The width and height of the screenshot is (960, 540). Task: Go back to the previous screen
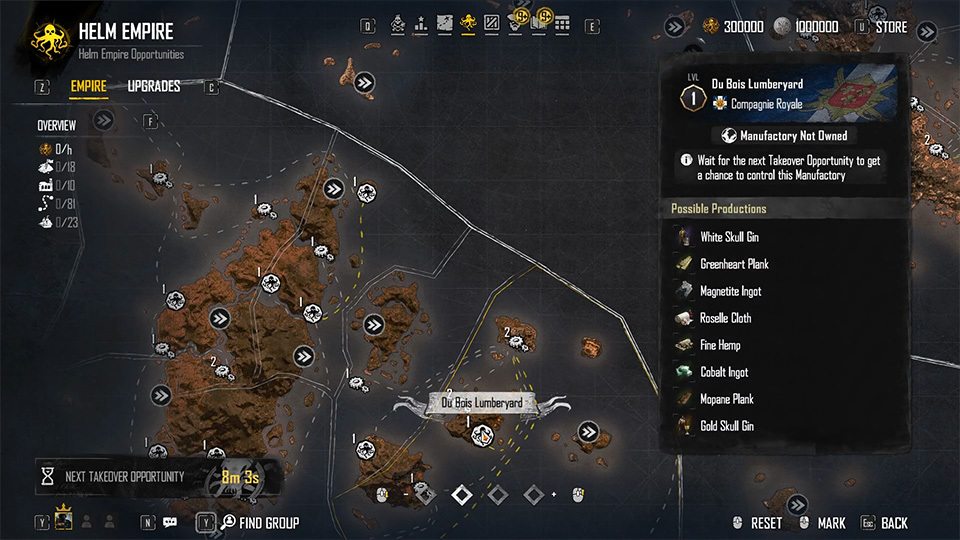(x=894, y=523)
